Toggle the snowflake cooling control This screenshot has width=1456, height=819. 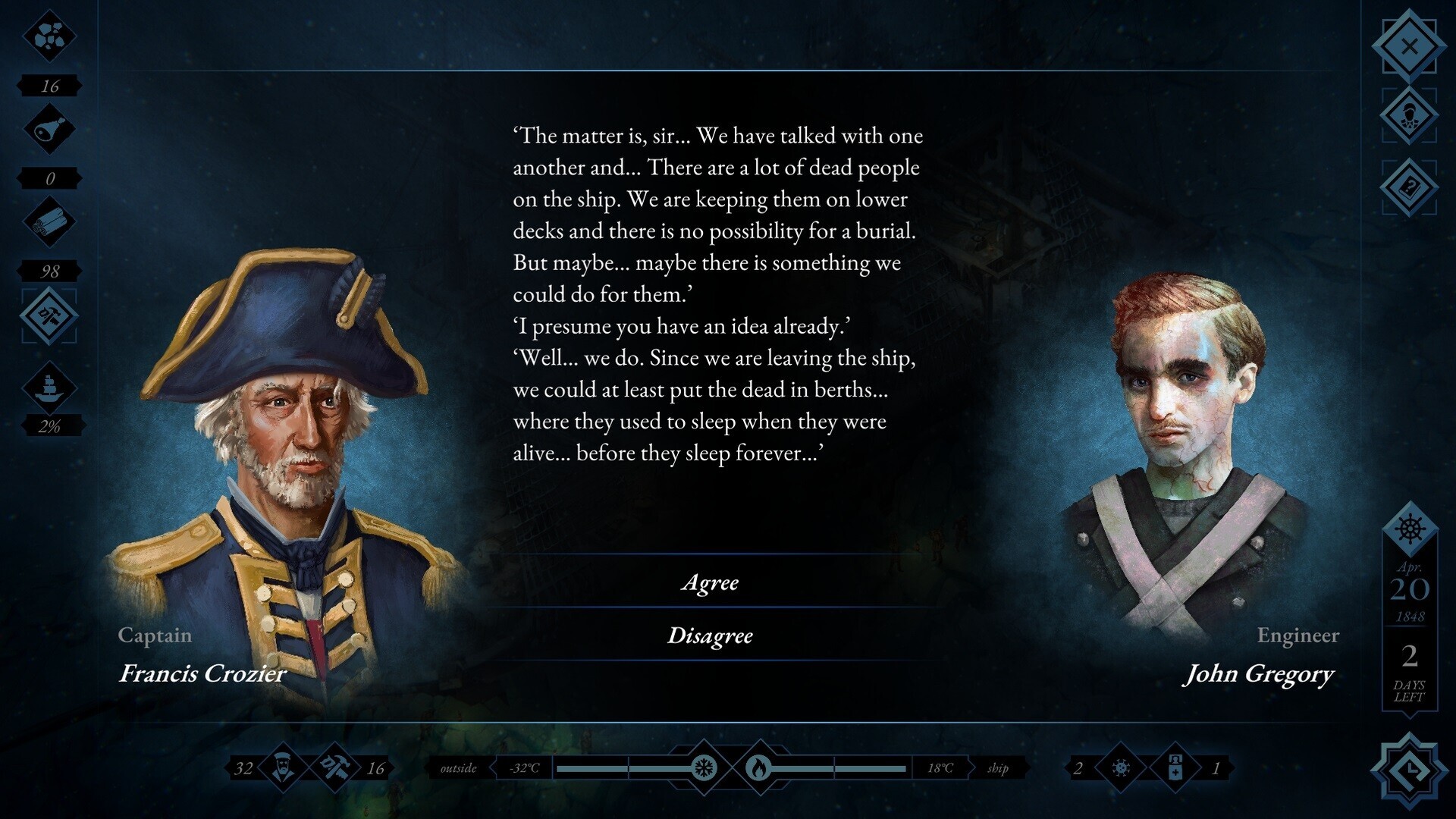(705, 767)
